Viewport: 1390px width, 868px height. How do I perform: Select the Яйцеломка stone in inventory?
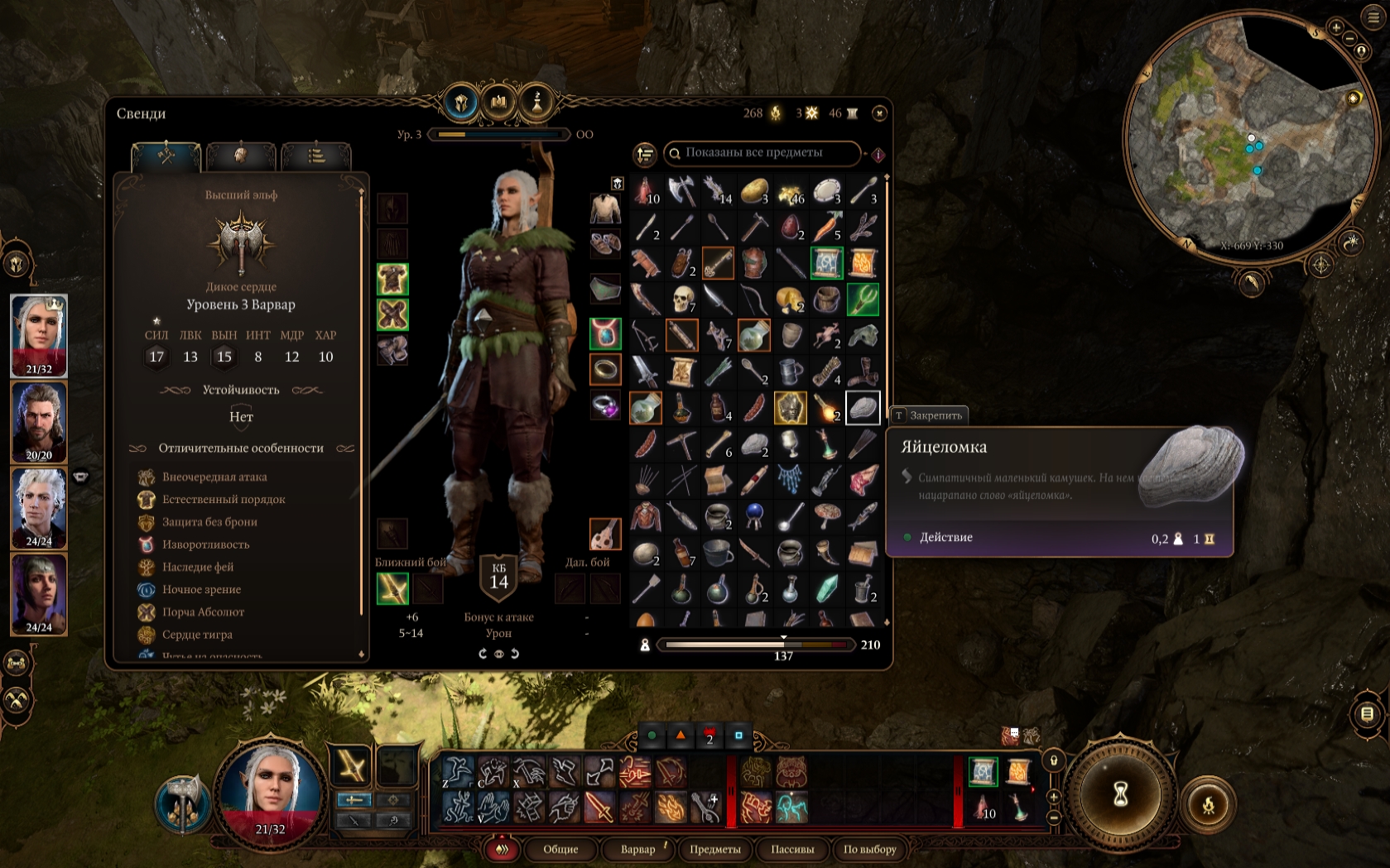[x=862, y=408]
